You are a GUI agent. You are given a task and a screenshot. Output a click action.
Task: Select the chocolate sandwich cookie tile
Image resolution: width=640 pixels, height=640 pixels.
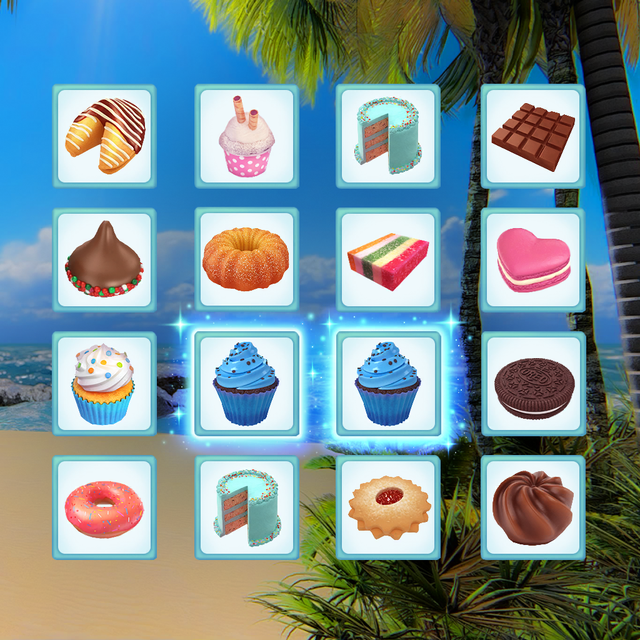pyautogui.click(x=533, y=384)
